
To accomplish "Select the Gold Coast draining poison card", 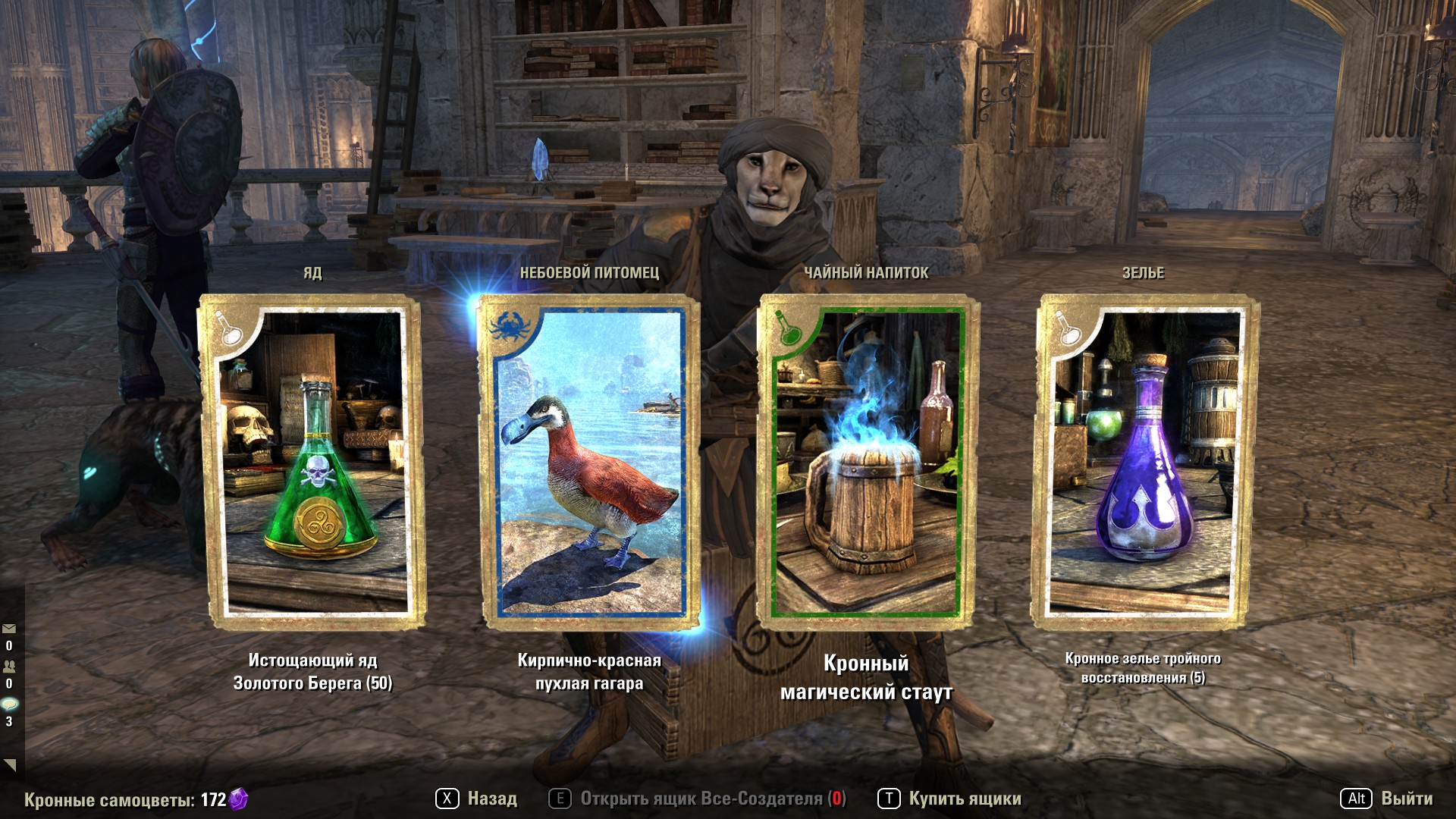I will 312,463.
